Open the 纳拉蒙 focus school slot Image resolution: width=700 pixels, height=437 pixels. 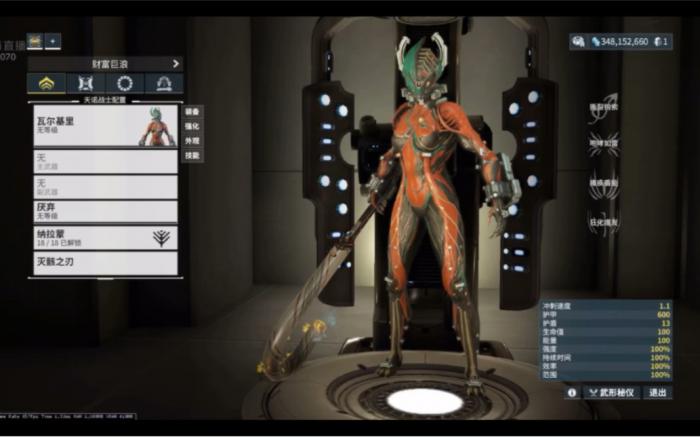106,237
